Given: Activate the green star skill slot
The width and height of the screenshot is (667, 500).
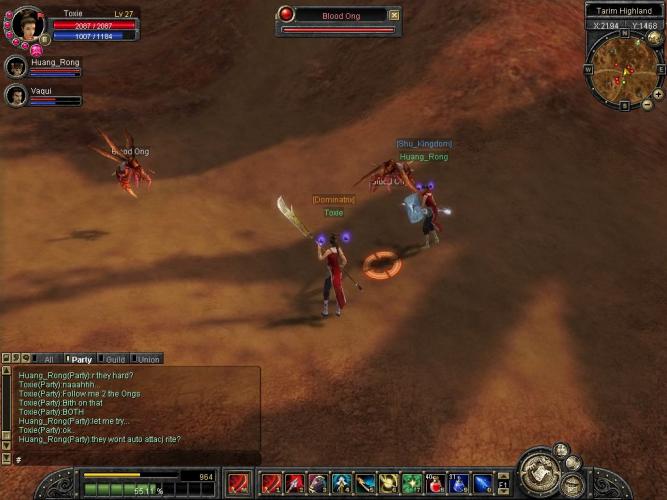Looking at the screenshot, I should point(412,484).
